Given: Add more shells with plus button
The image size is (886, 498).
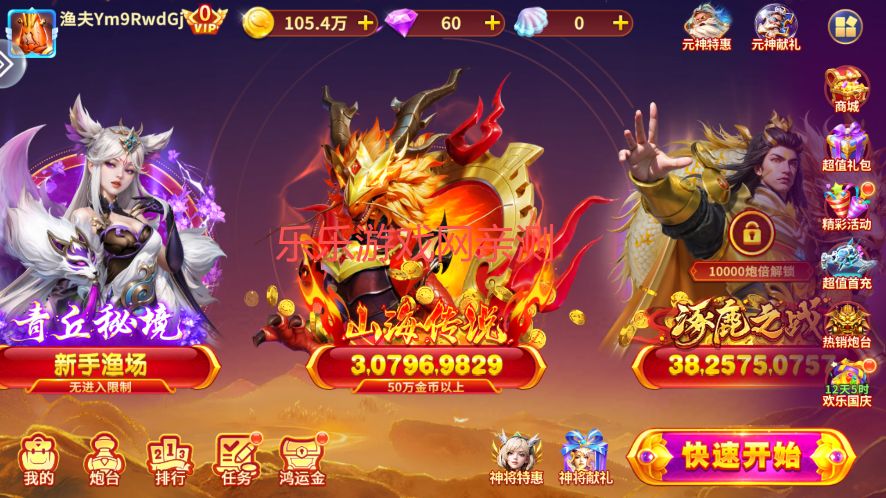Looking at the screenshot, I should (x=620, y=22).
